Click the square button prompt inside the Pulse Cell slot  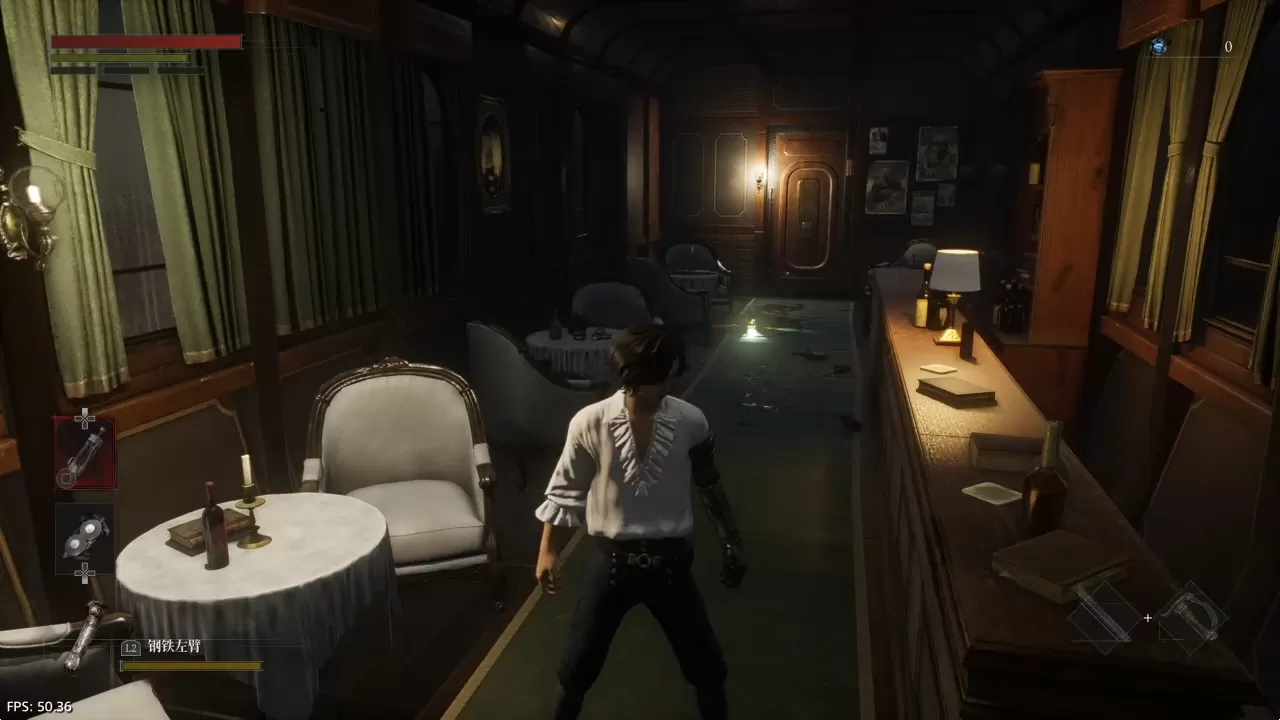(x=64, y=478)
